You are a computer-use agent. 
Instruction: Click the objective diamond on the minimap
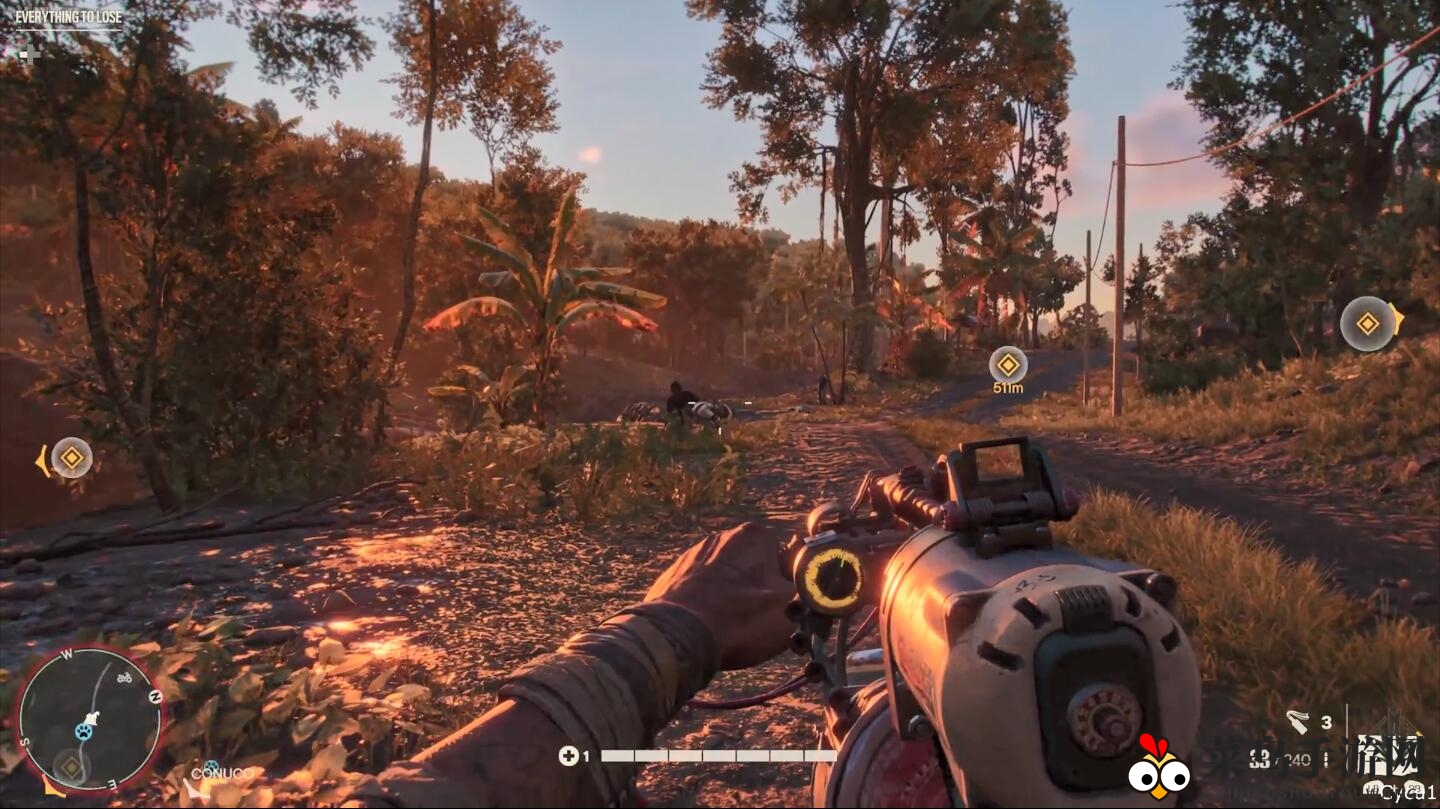[70, 767]
